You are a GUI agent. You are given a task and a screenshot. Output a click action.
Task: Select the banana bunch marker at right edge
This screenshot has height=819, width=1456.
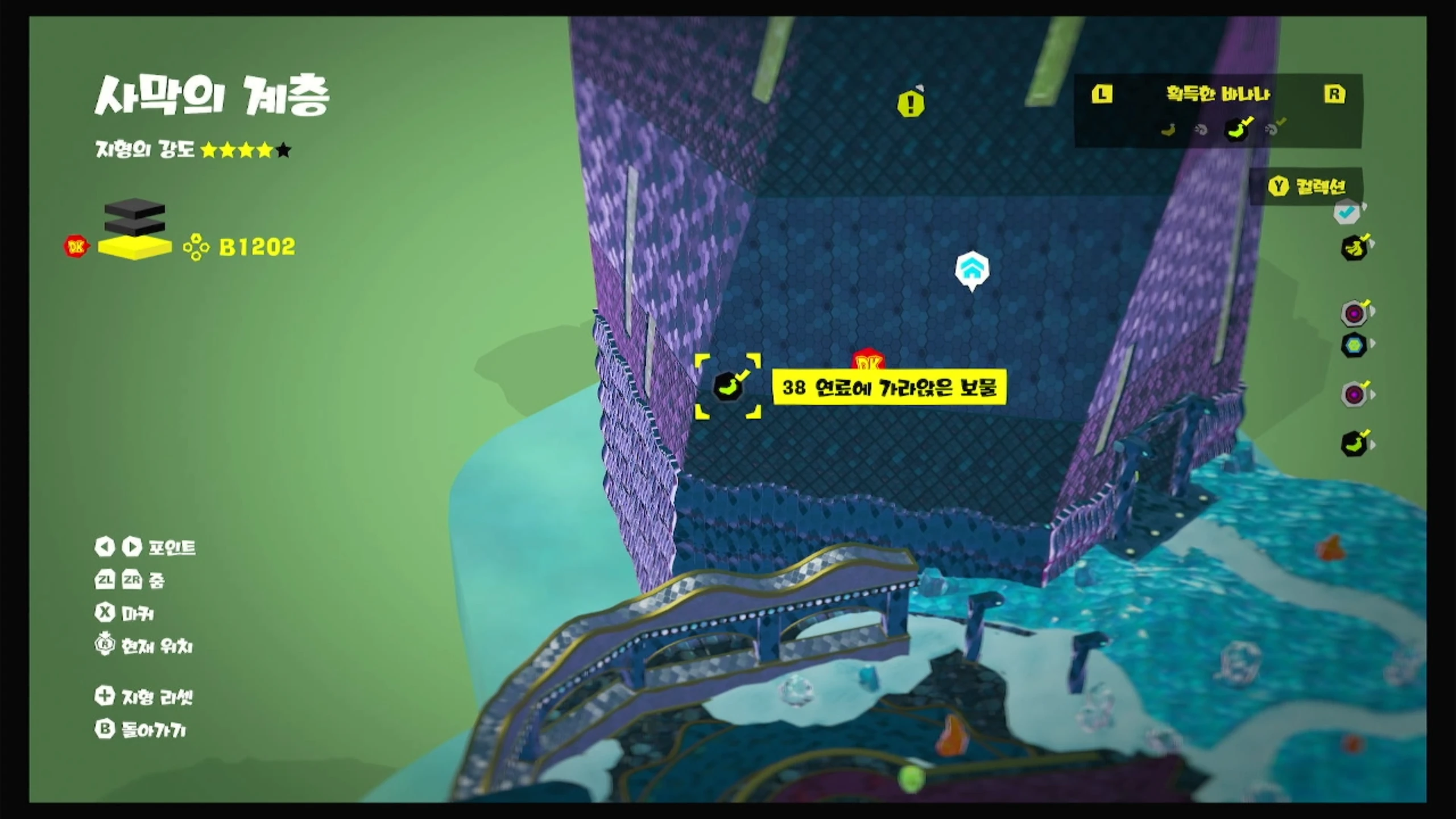(1354, 249)
